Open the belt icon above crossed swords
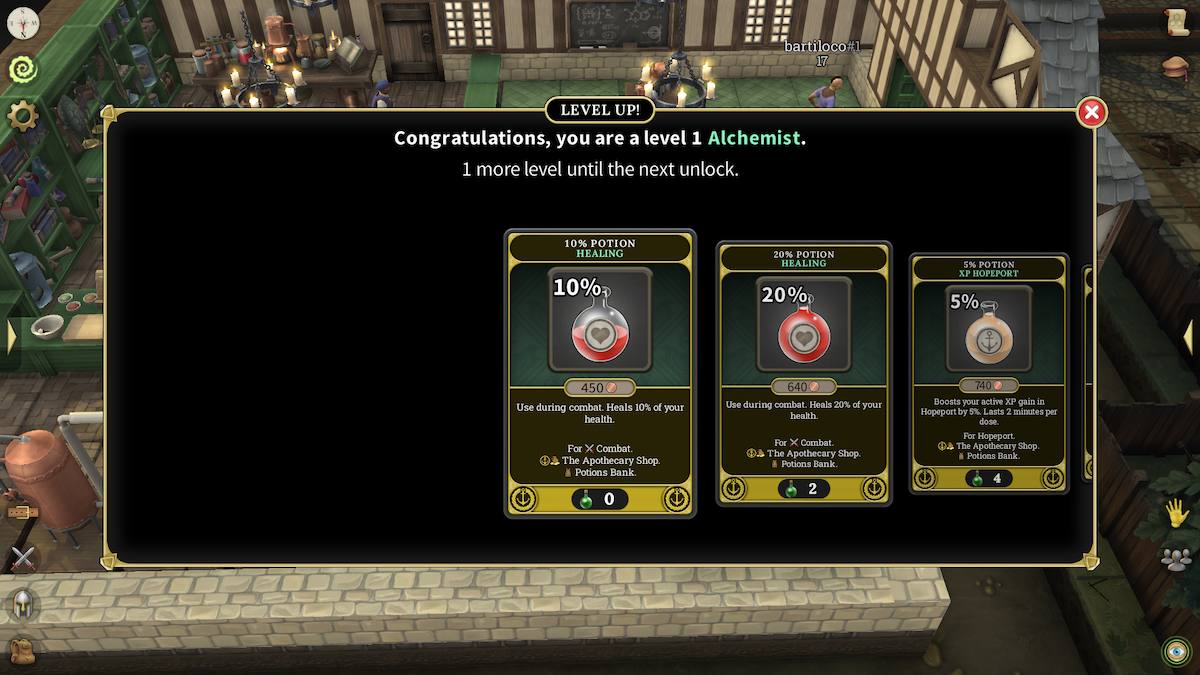The image size is (1200, 675). [20, 512]
